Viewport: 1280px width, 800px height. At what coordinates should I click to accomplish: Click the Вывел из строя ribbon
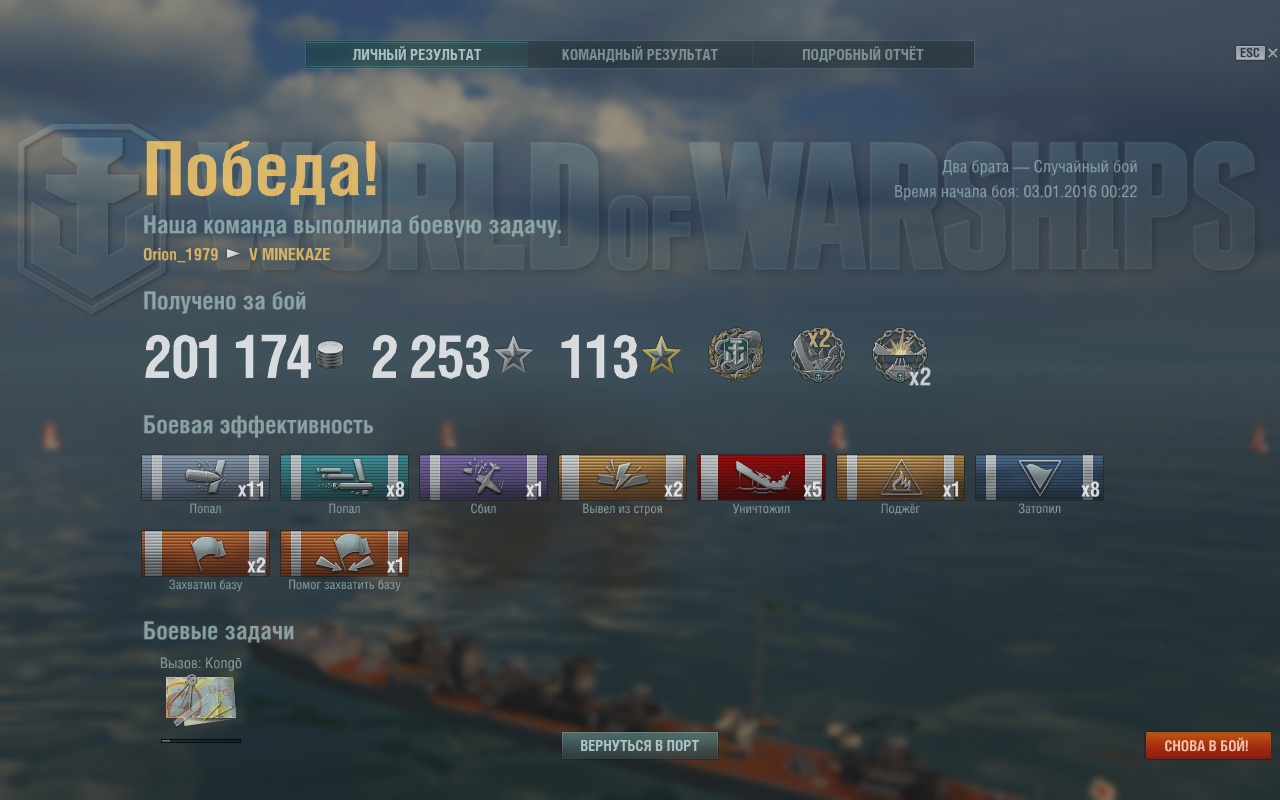pos(622,477)
